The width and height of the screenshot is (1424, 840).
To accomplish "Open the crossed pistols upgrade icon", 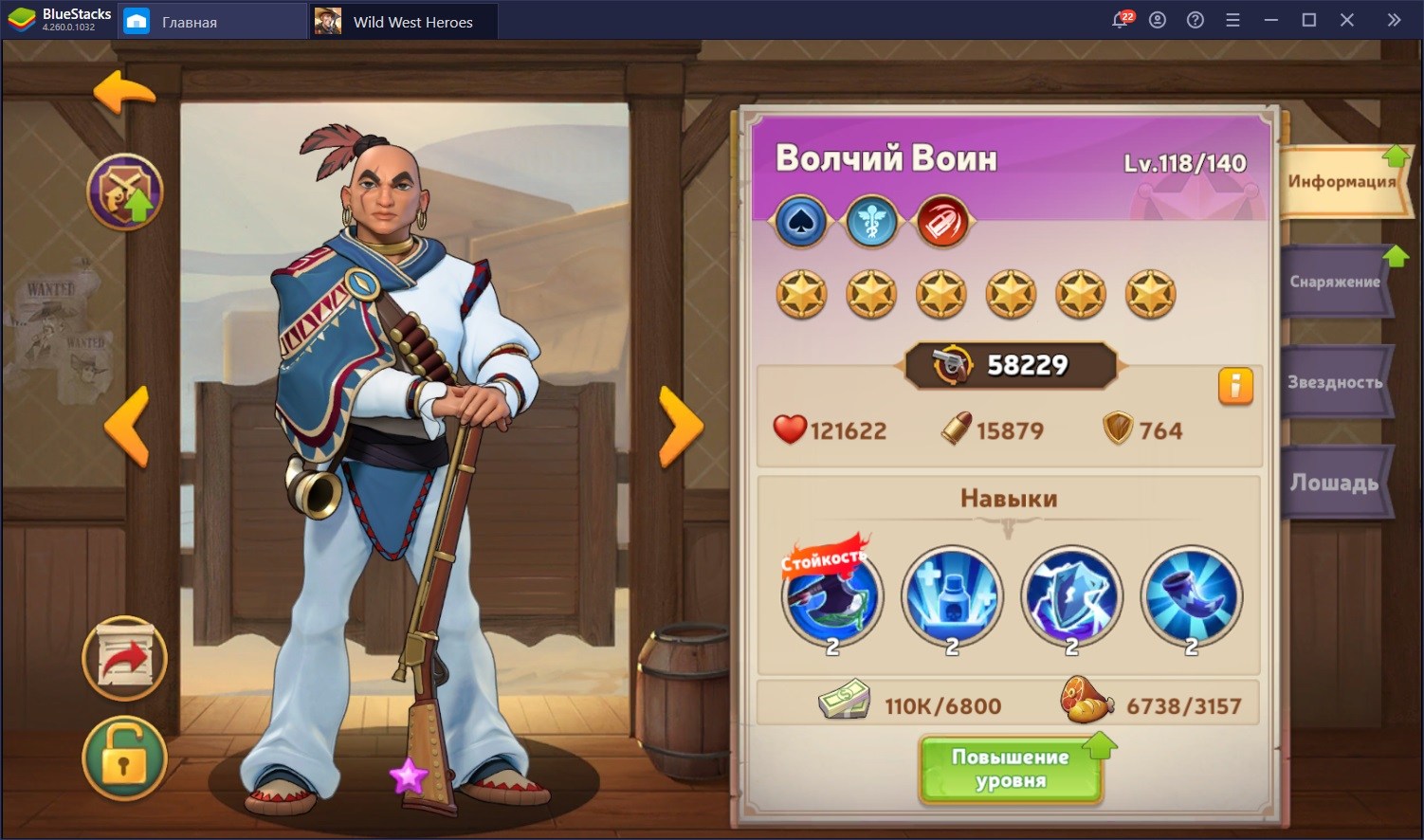I will coord(125,192).
